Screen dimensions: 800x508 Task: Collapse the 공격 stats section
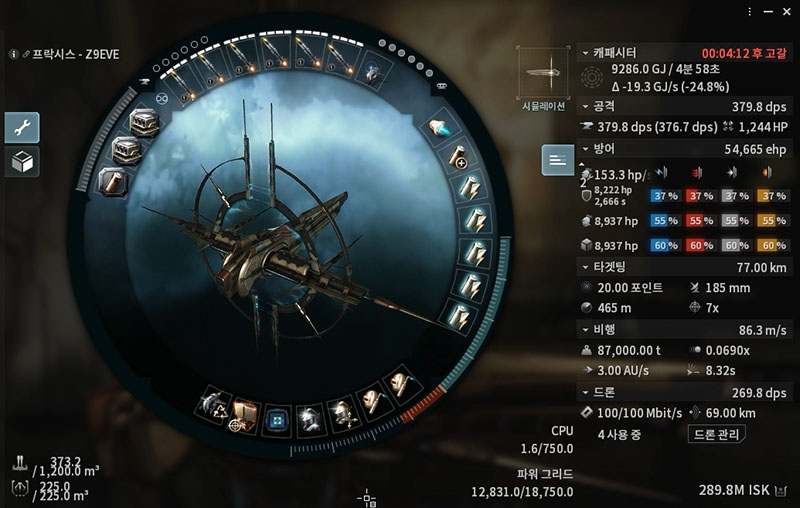coord(585,105)
